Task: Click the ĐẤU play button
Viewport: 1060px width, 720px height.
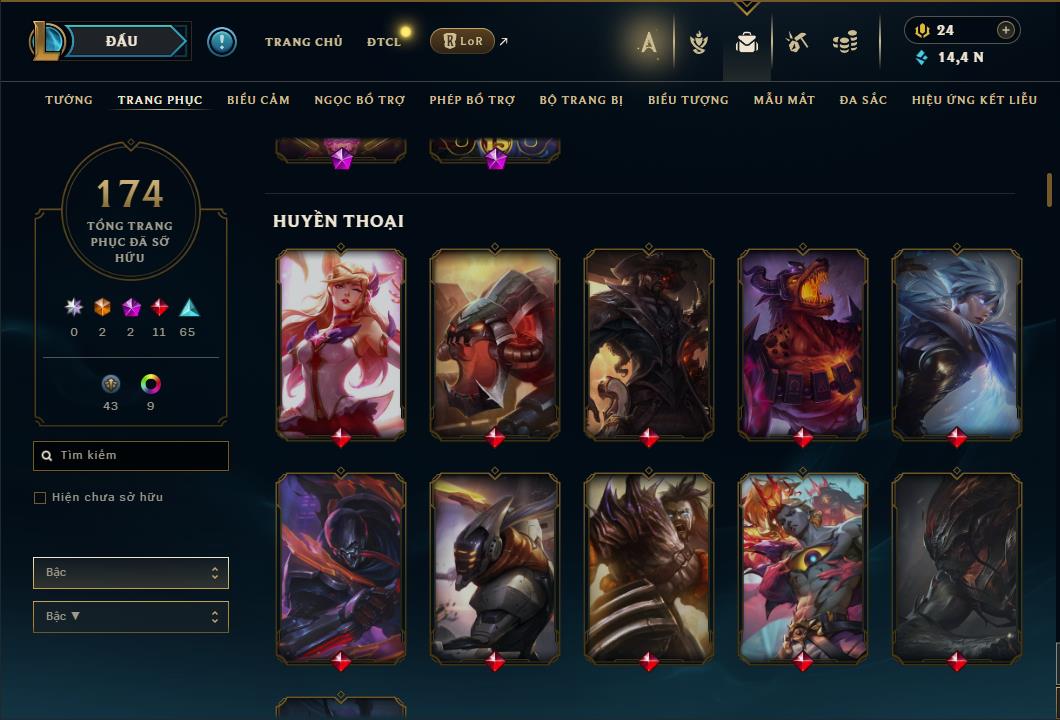Action: coord(123,41)
